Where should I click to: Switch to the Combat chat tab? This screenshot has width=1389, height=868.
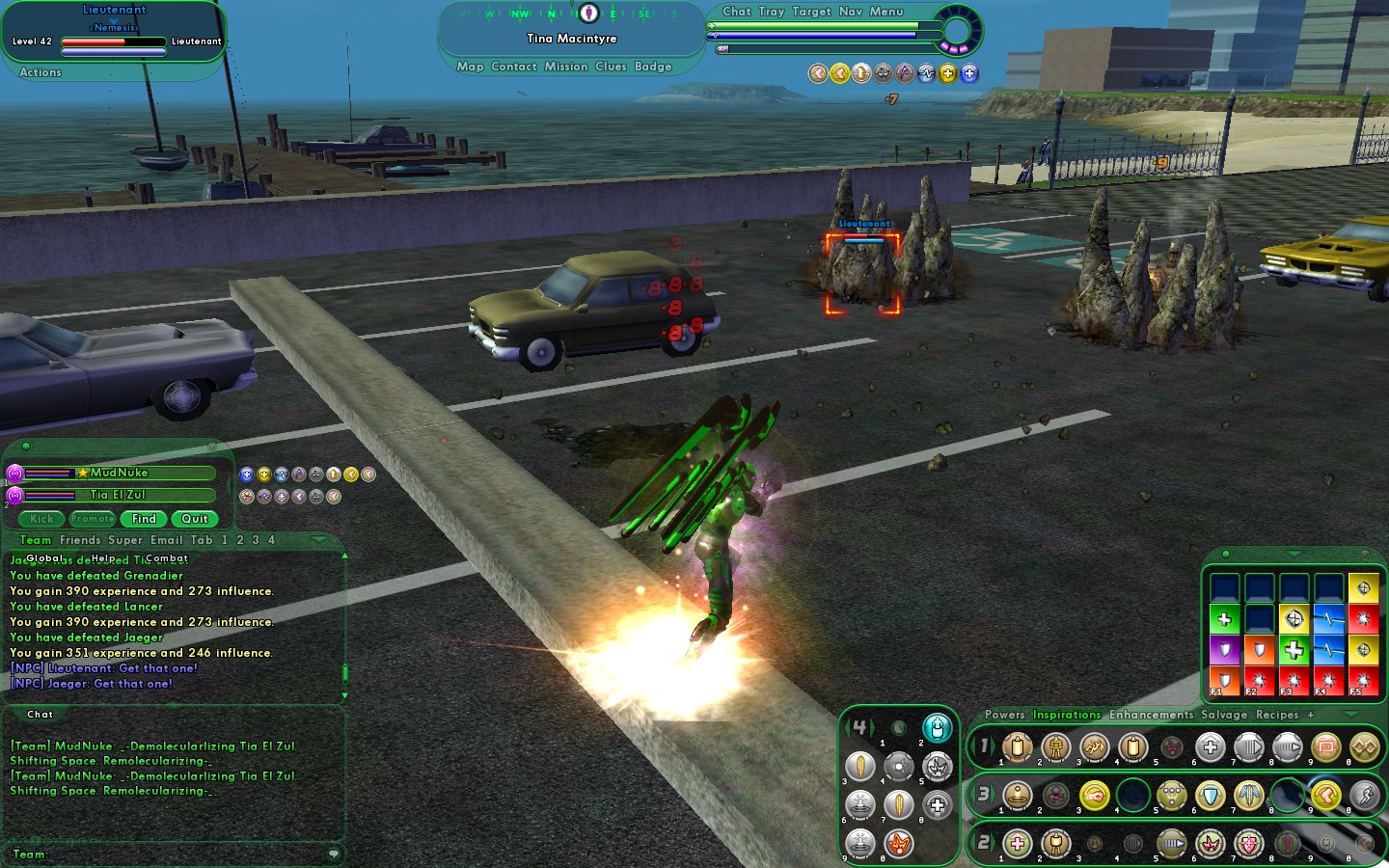coord(167,558)
